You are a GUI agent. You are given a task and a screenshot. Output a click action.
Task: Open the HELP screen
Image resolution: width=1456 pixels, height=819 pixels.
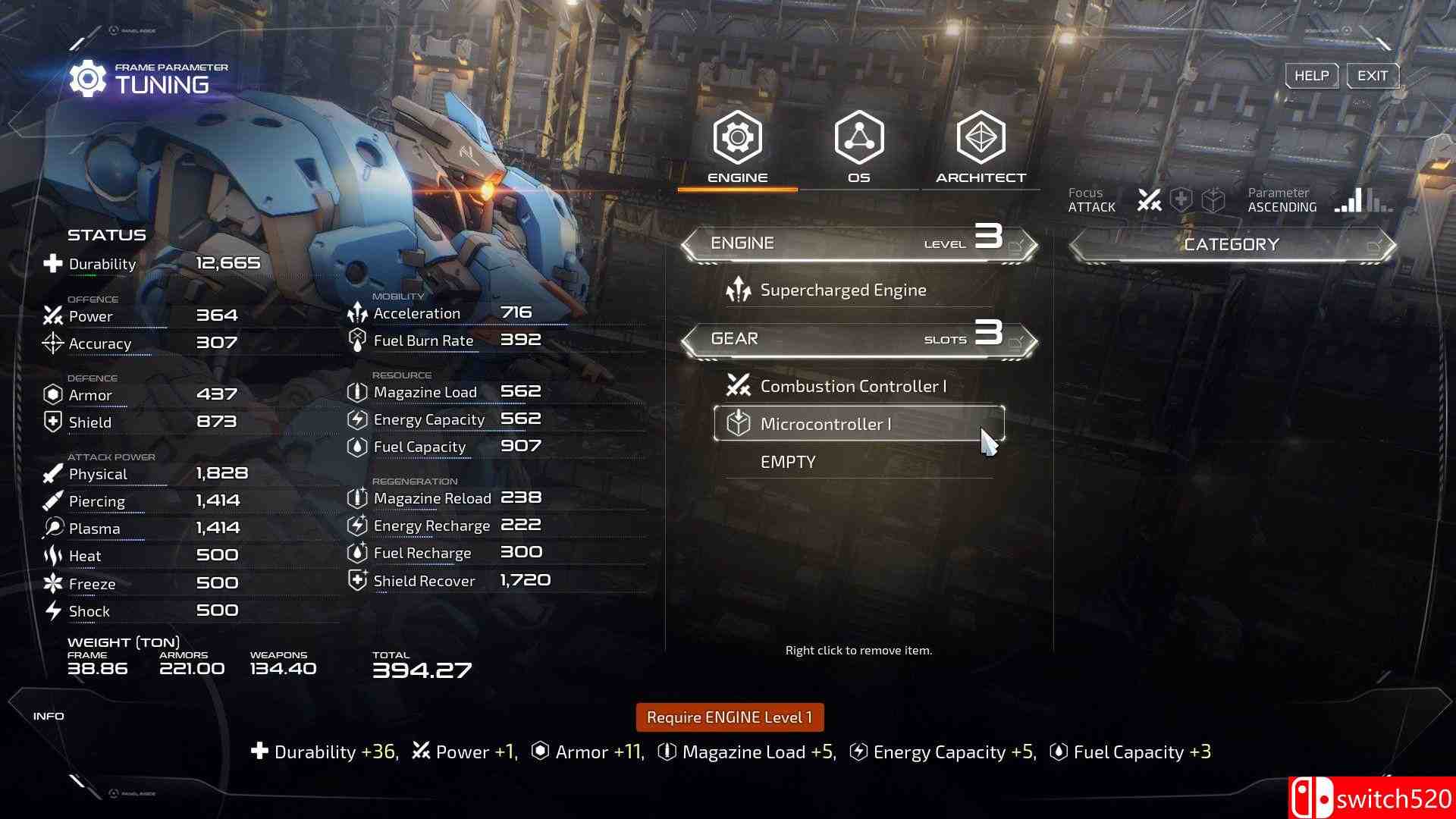point(1311,75)
